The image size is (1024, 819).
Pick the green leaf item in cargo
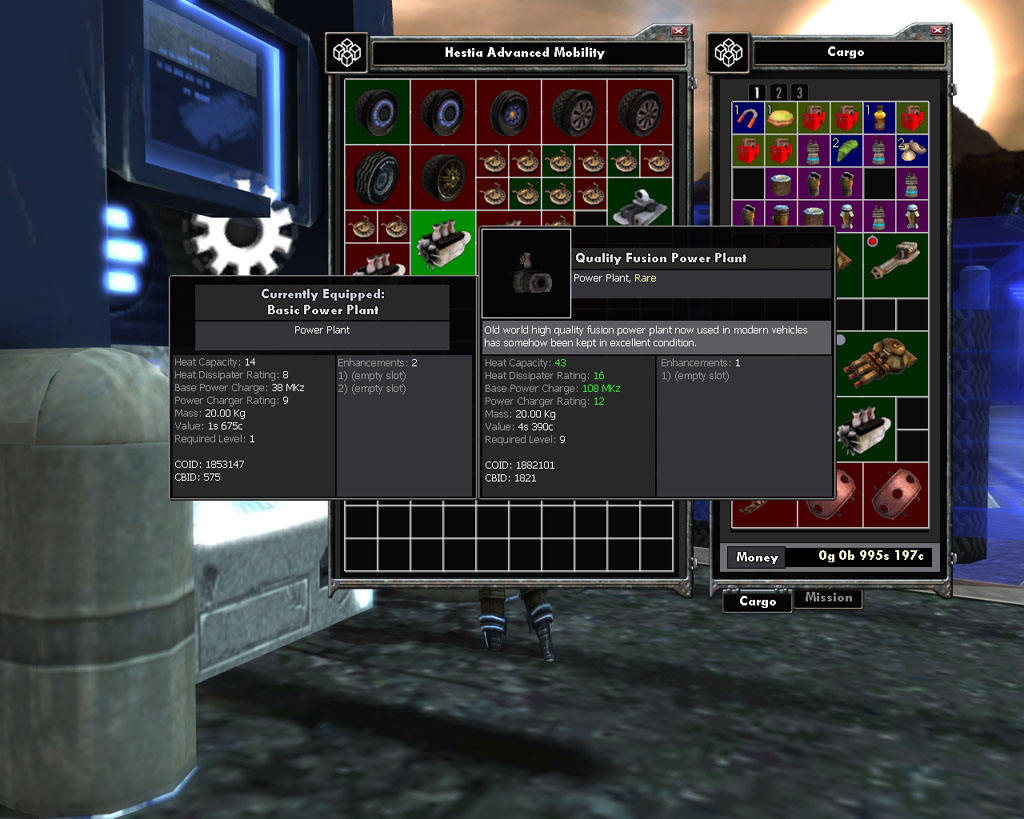tap(846, 150)
